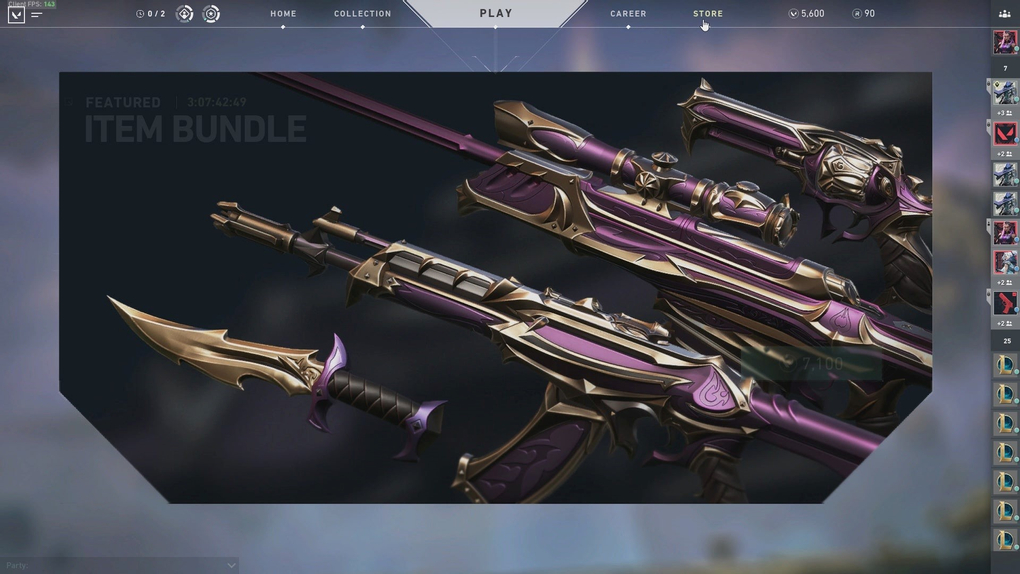Image resolution: width=1020 pixels, height=574 pixels.
Task: Click the bundle price 7,100 button
Action: 812,364
